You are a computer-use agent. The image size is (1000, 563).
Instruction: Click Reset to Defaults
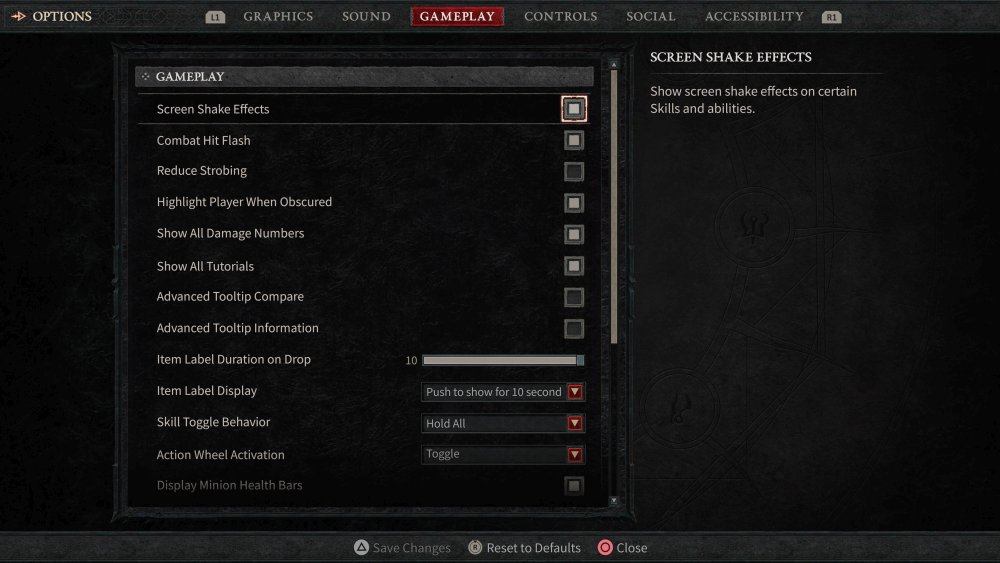click(525, 548)
